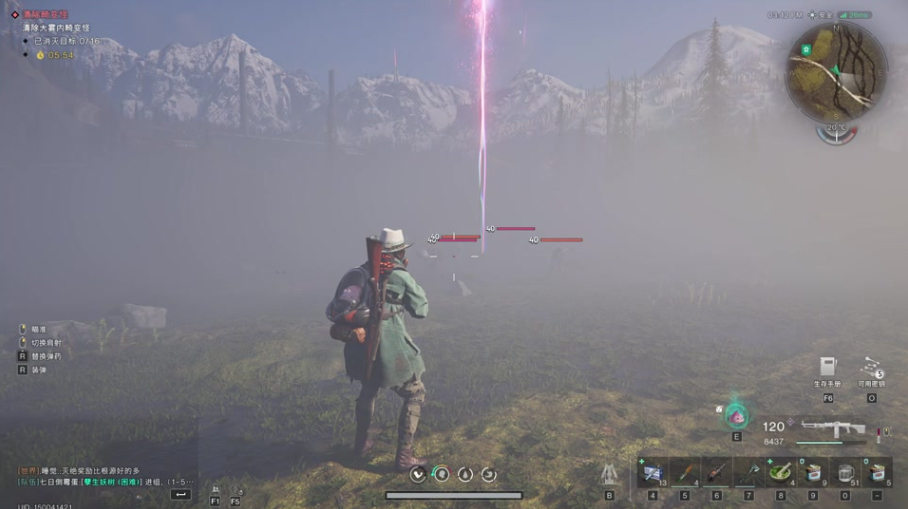Viewport: 908px width, 509px height.
Task: Click the chat enter arrow button
Action: pos(181,494)
